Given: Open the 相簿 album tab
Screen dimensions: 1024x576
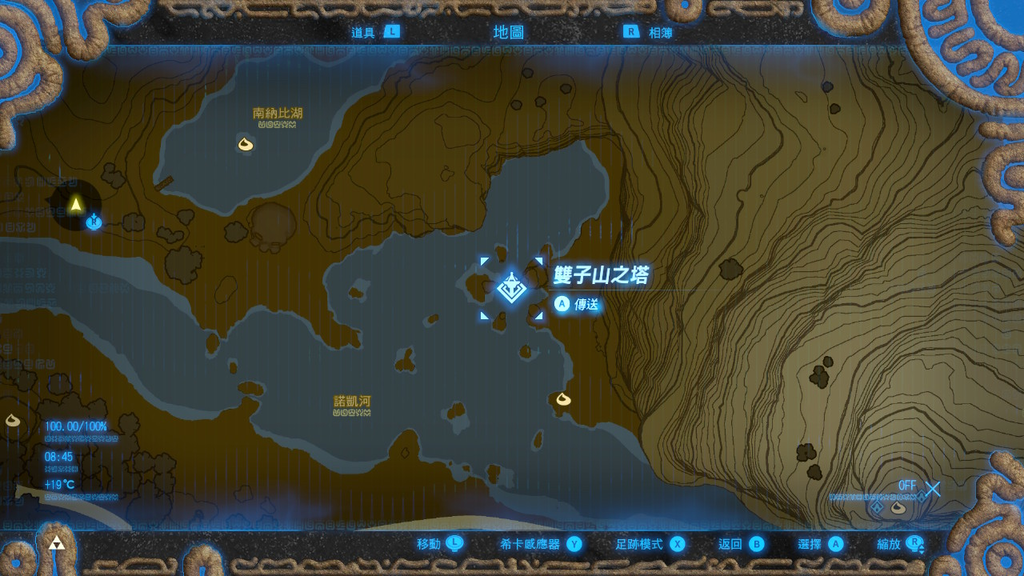Looking at the screenshot, I should pyautogui.click(x=648, y=32).
